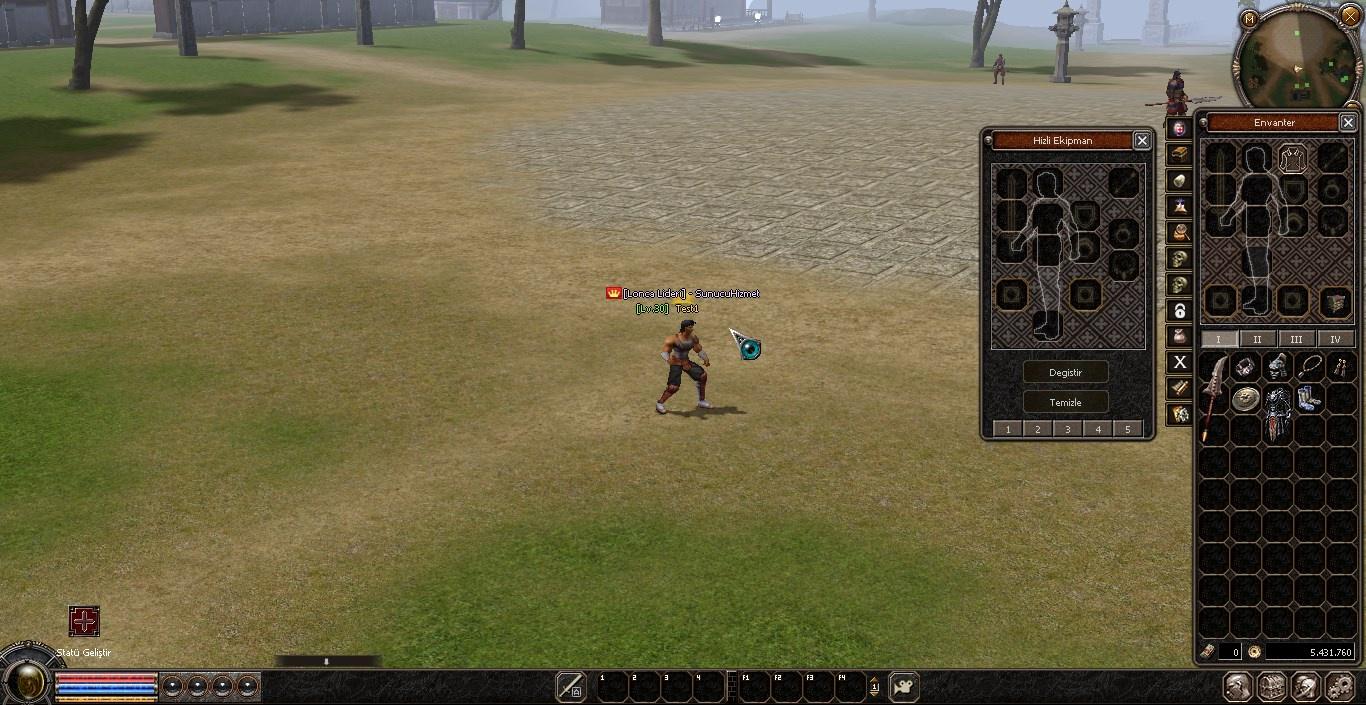This screenshot has height=705, width=1366.
Task: Toggle the camera icon on the bottom bar
Action: point(903,687)
